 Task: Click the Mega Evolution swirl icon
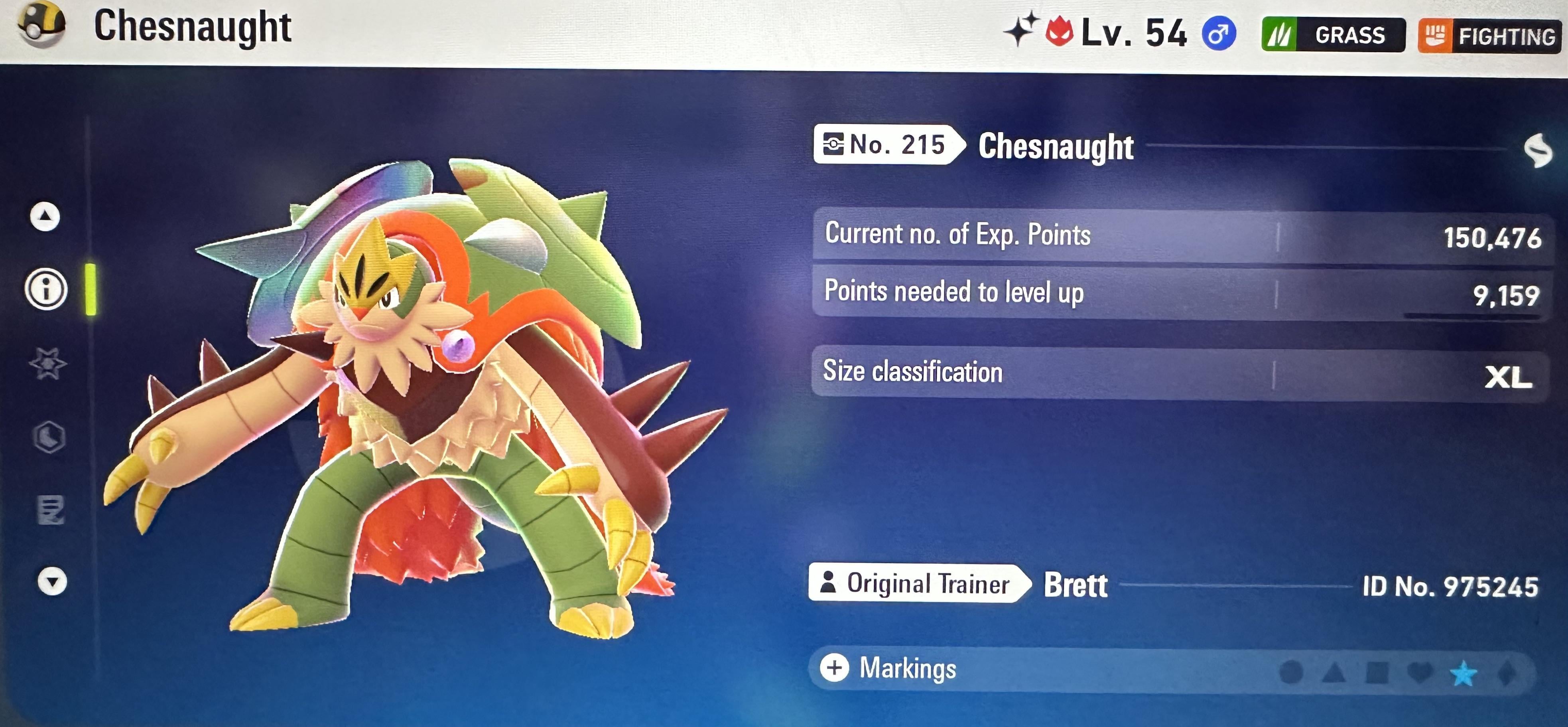coord(1538,150)
